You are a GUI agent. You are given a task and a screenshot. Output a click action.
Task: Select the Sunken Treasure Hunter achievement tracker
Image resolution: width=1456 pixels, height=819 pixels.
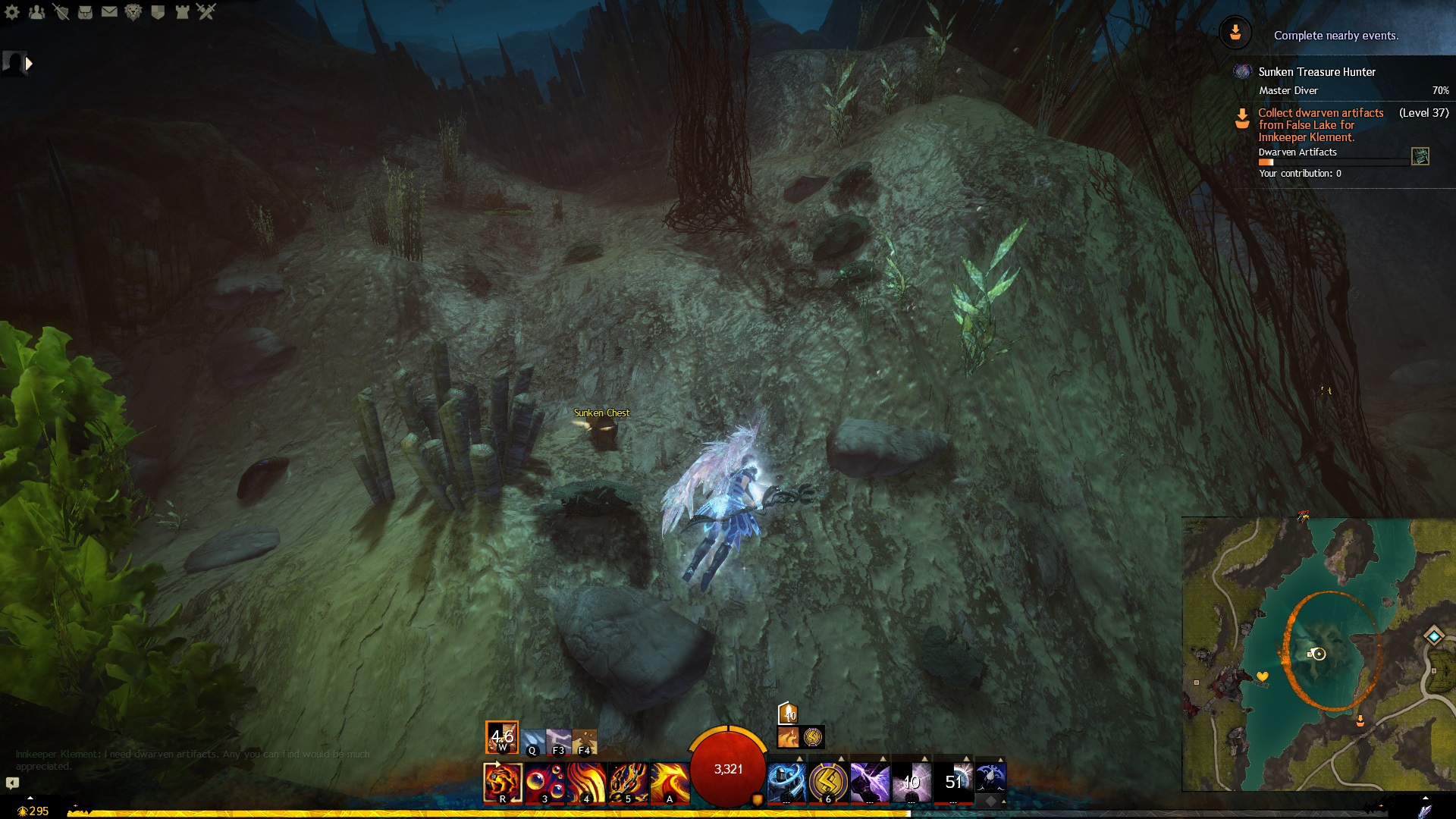coord(1316,72)
